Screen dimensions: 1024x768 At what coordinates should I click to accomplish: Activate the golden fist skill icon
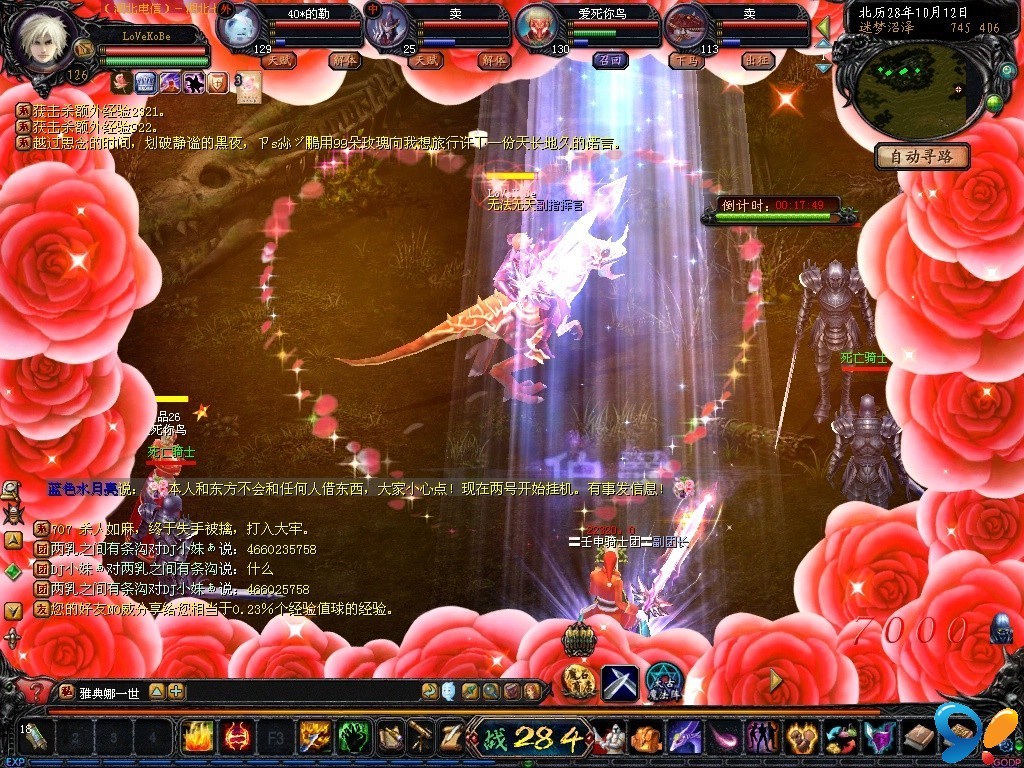tap(801, 738)
